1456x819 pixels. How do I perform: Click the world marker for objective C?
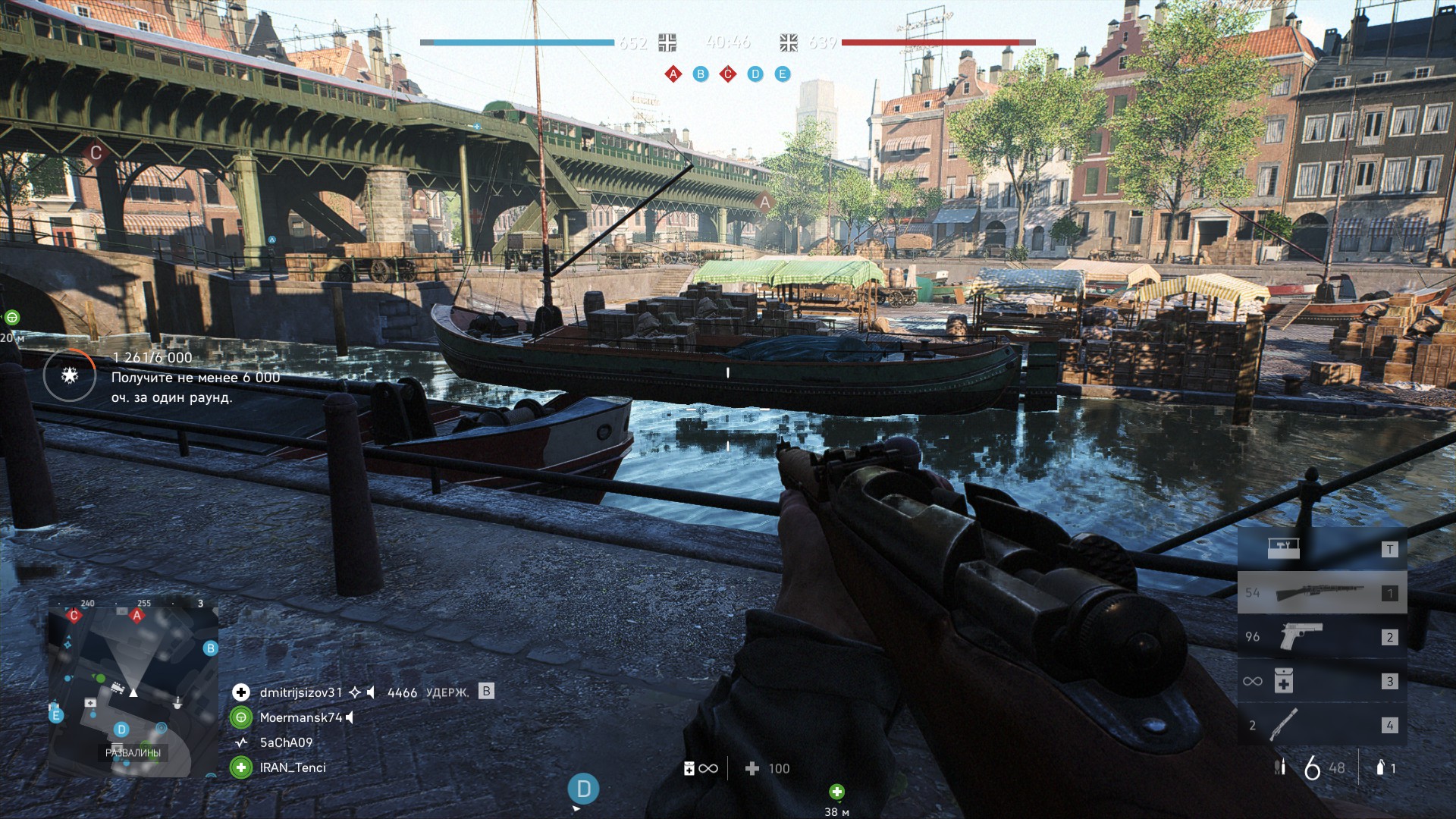[96, 152]
